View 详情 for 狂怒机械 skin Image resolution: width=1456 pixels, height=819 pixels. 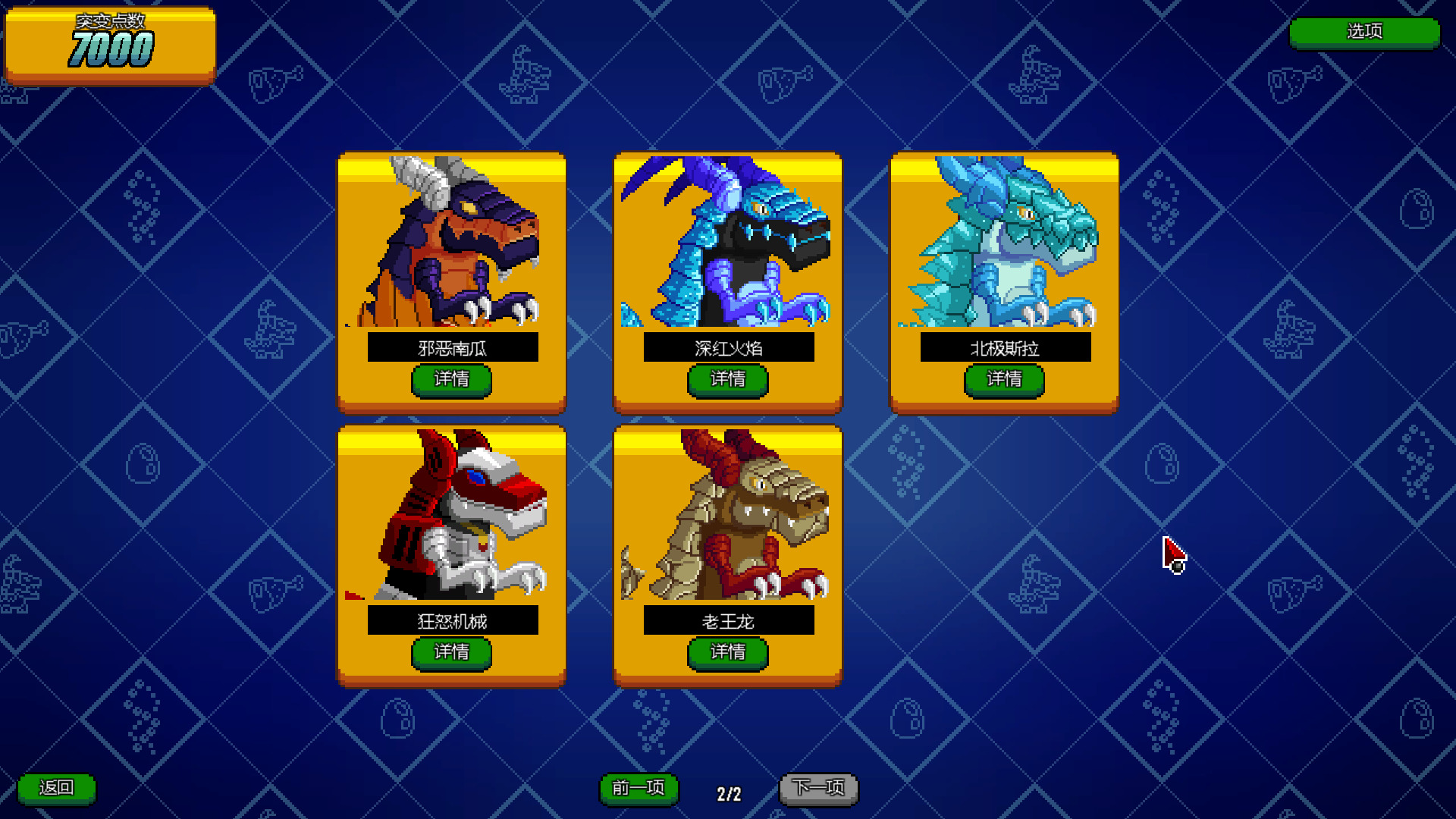click(451, 652)
